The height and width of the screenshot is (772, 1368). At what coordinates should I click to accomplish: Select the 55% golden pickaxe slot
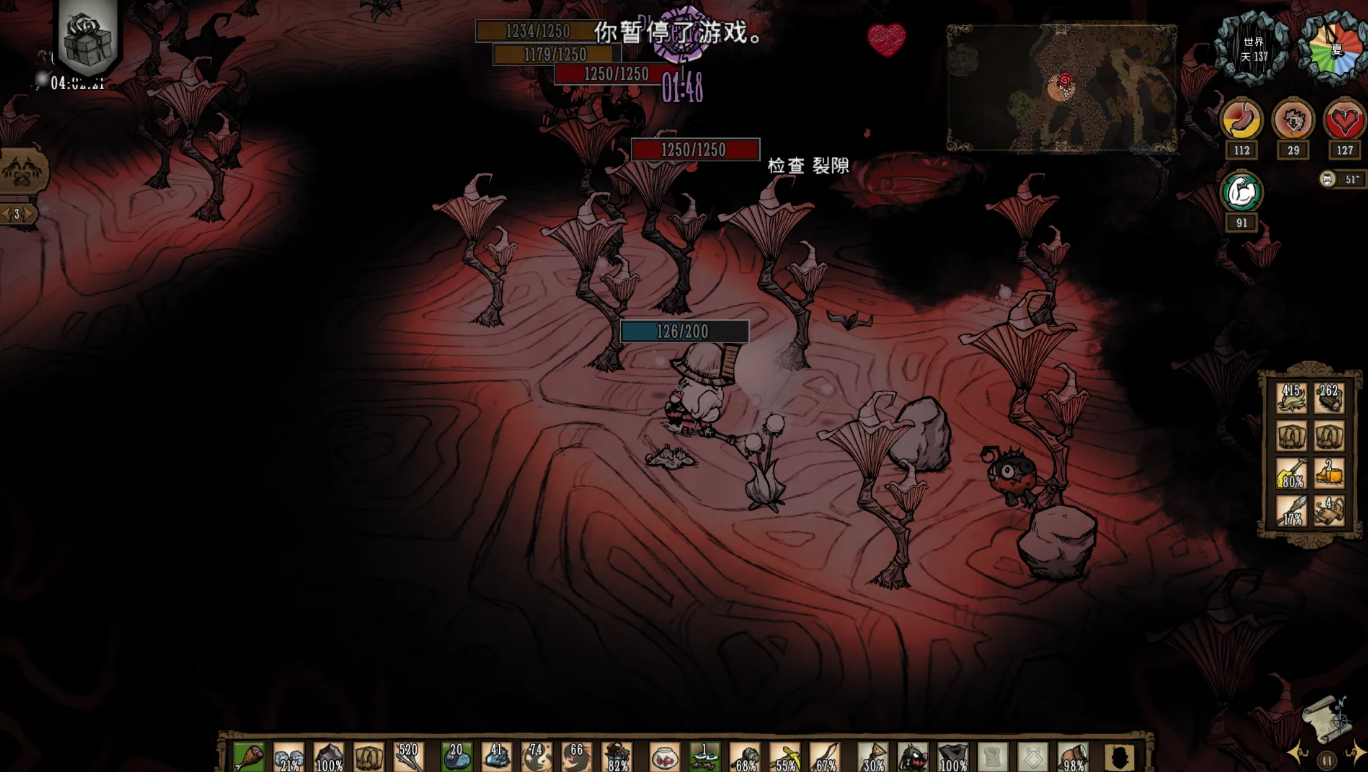click(x=785, y=757)
